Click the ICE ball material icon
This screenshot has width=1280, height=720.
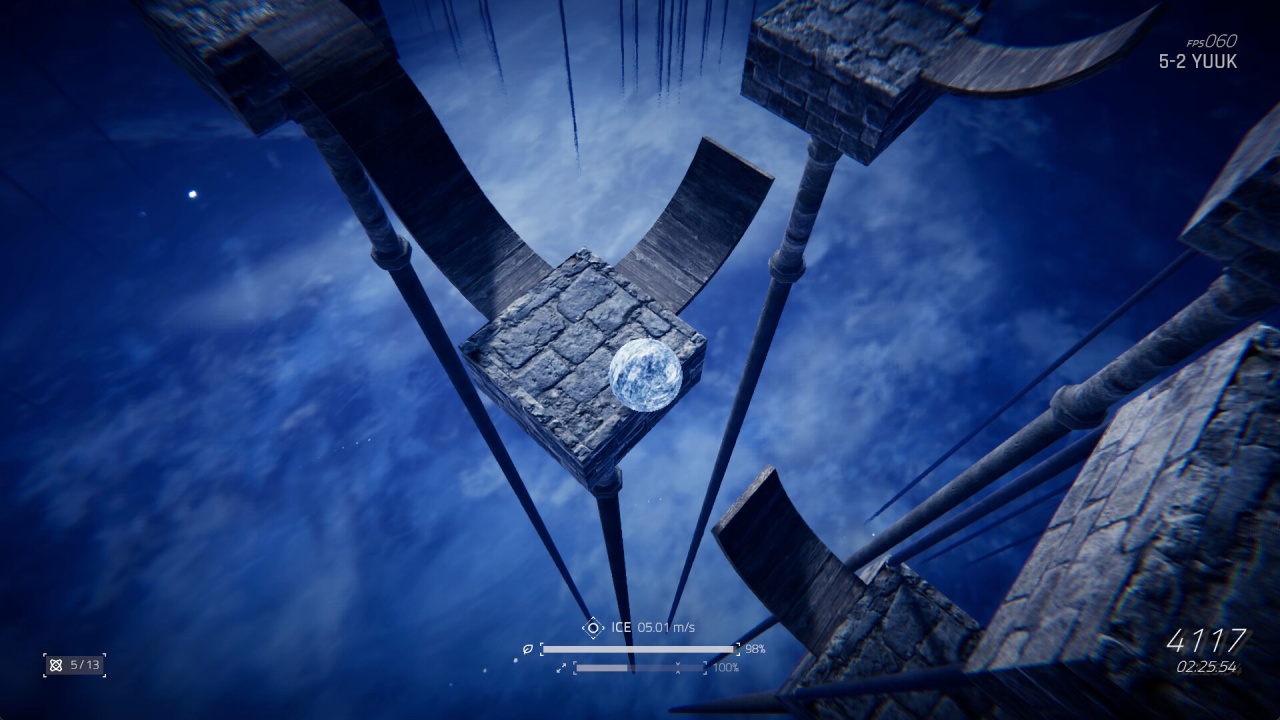pos(593,627)
